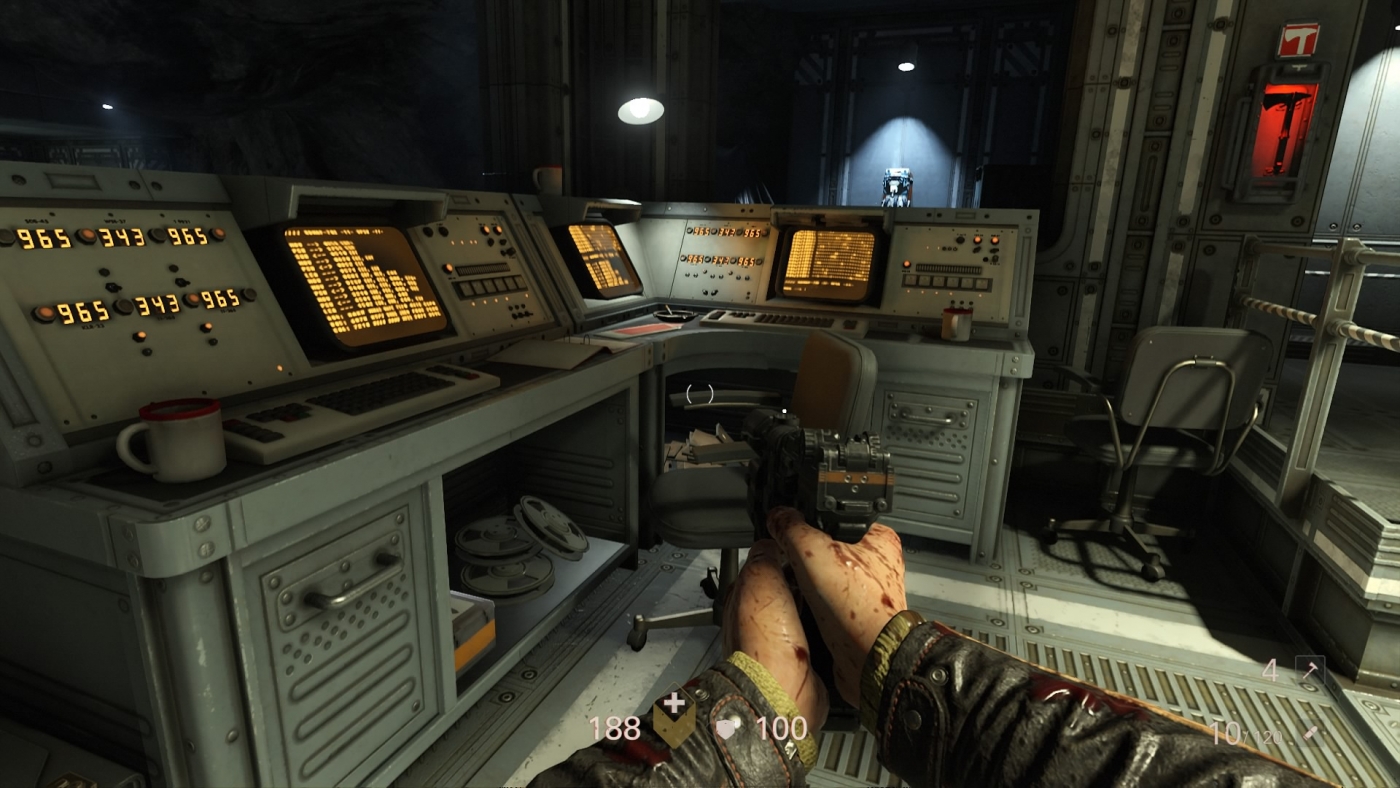Select the 343 numeric readout panel

123,237
